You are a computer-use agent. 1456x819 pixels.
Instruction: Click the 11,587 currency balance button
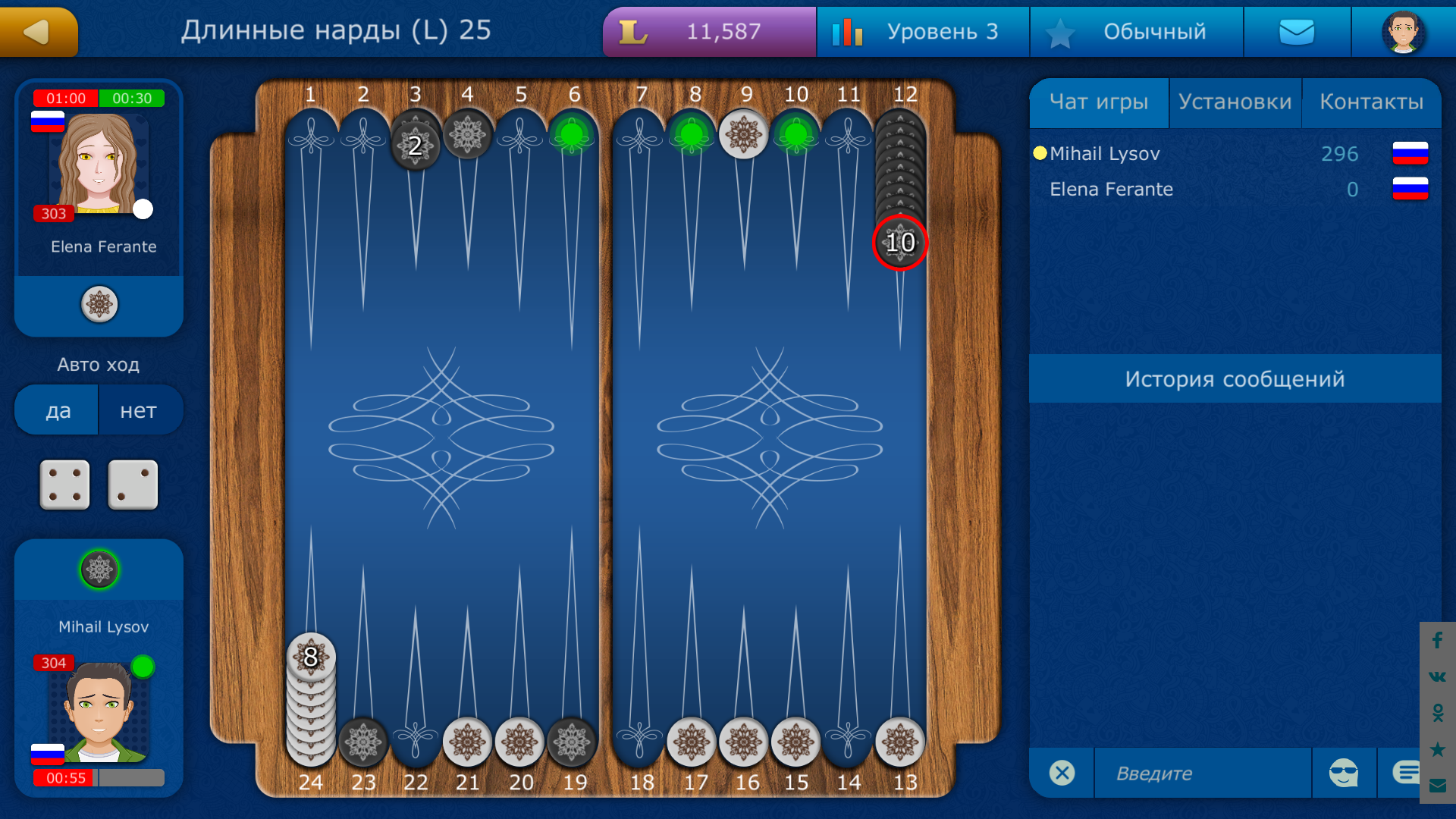pos(708,31)
